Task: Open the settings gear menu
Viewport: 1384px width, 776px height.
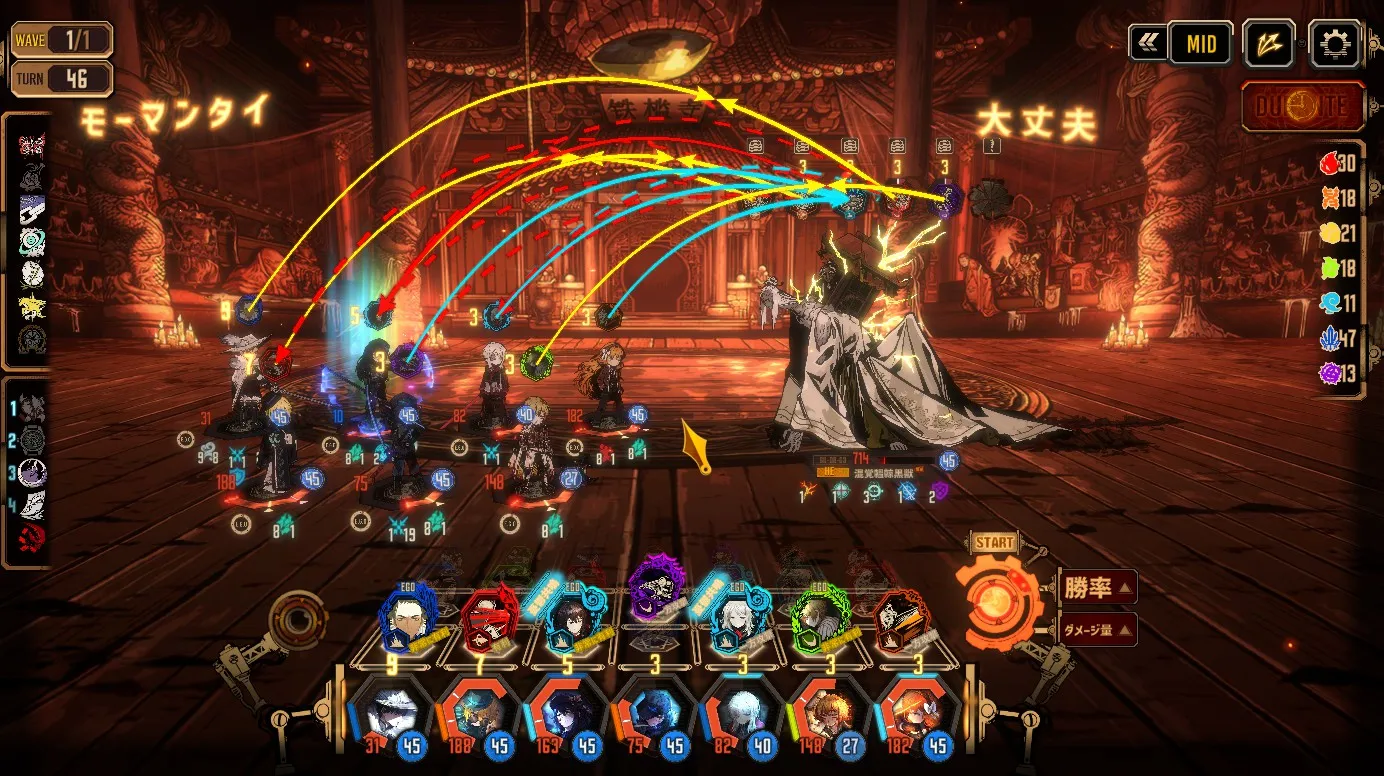Action: pyautogui.click(x=1334, y=44)
